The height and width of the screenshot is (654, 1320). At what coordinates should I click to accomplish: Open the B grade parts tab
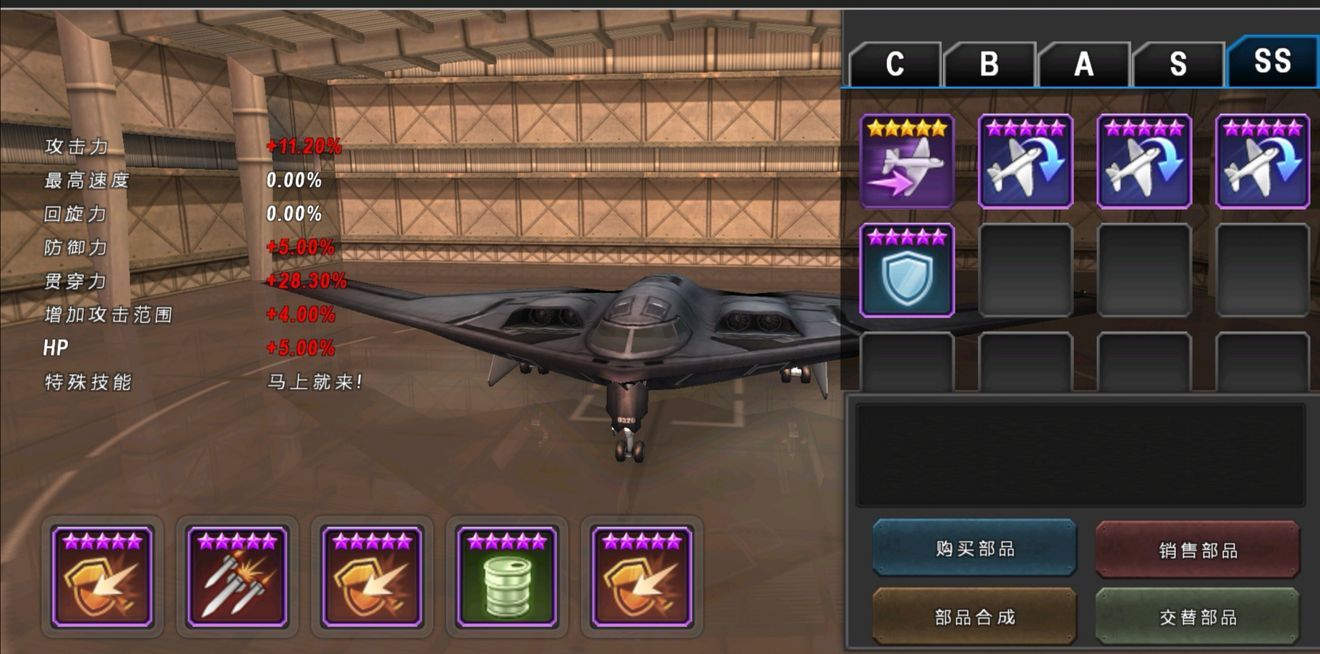pos(989,65)
